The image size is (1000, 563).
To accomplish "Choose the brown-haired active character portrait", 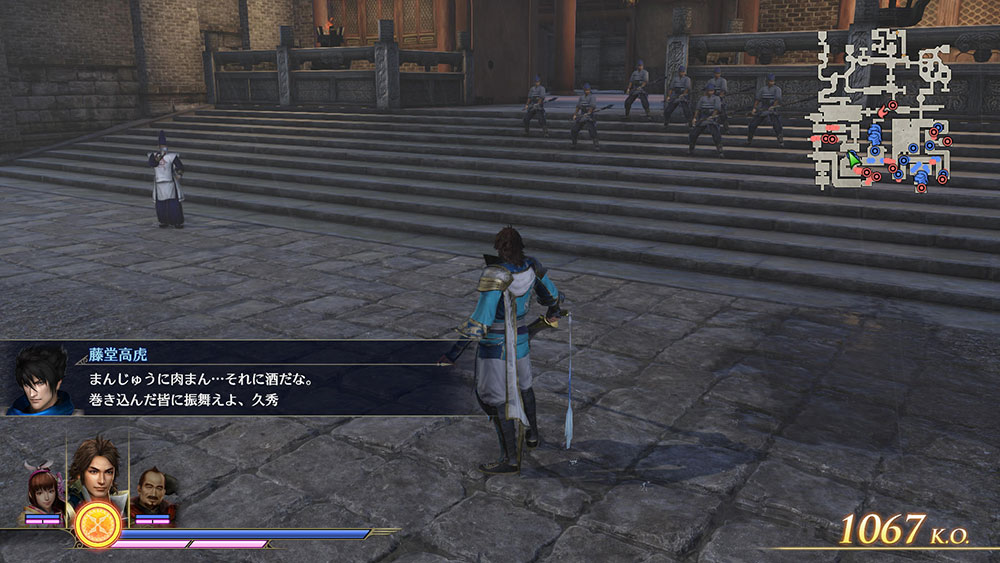I will 95,470.
